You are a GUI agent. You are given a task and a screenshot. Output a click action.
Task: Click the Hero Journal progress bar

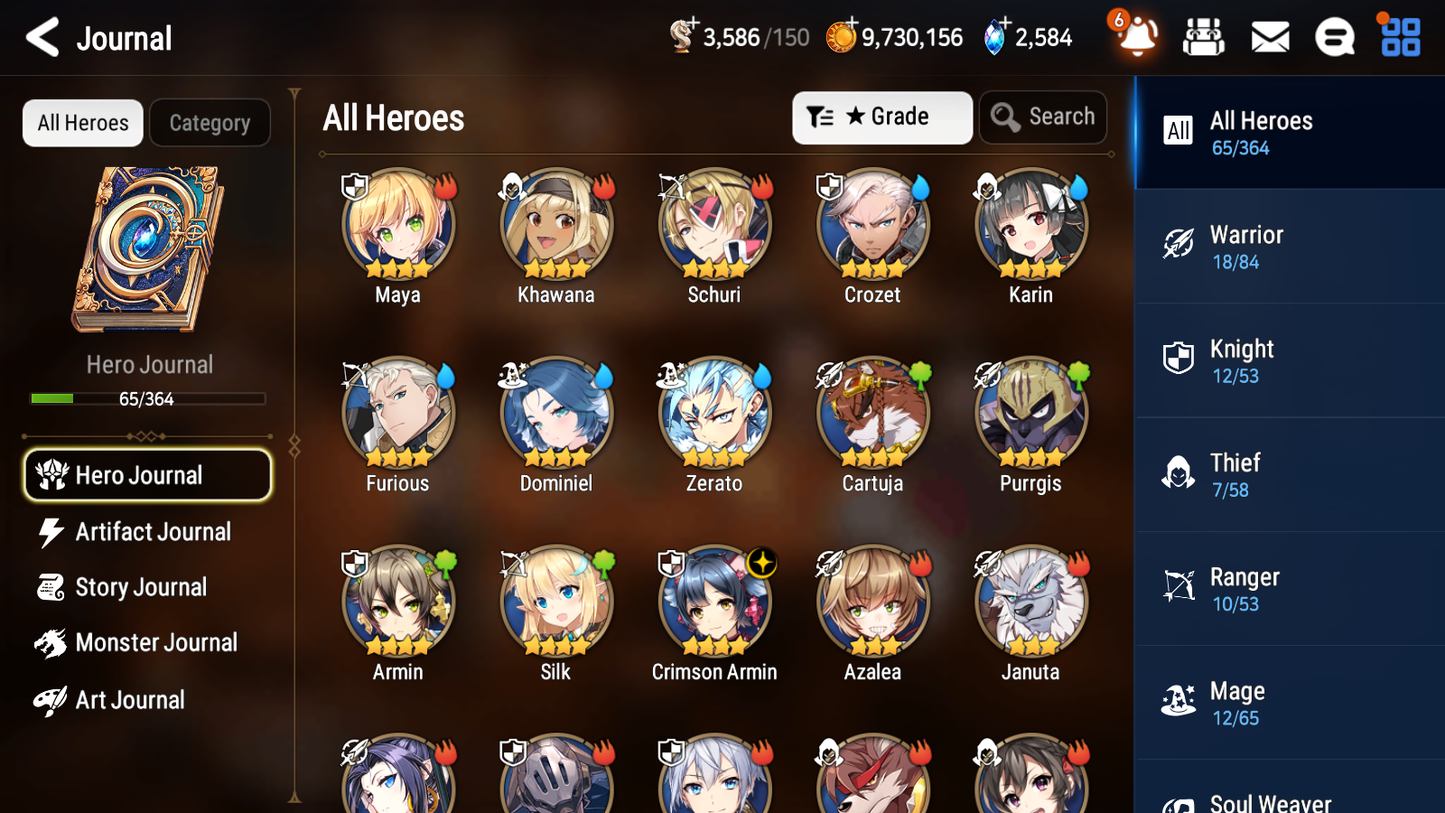(x=149, y=398)
